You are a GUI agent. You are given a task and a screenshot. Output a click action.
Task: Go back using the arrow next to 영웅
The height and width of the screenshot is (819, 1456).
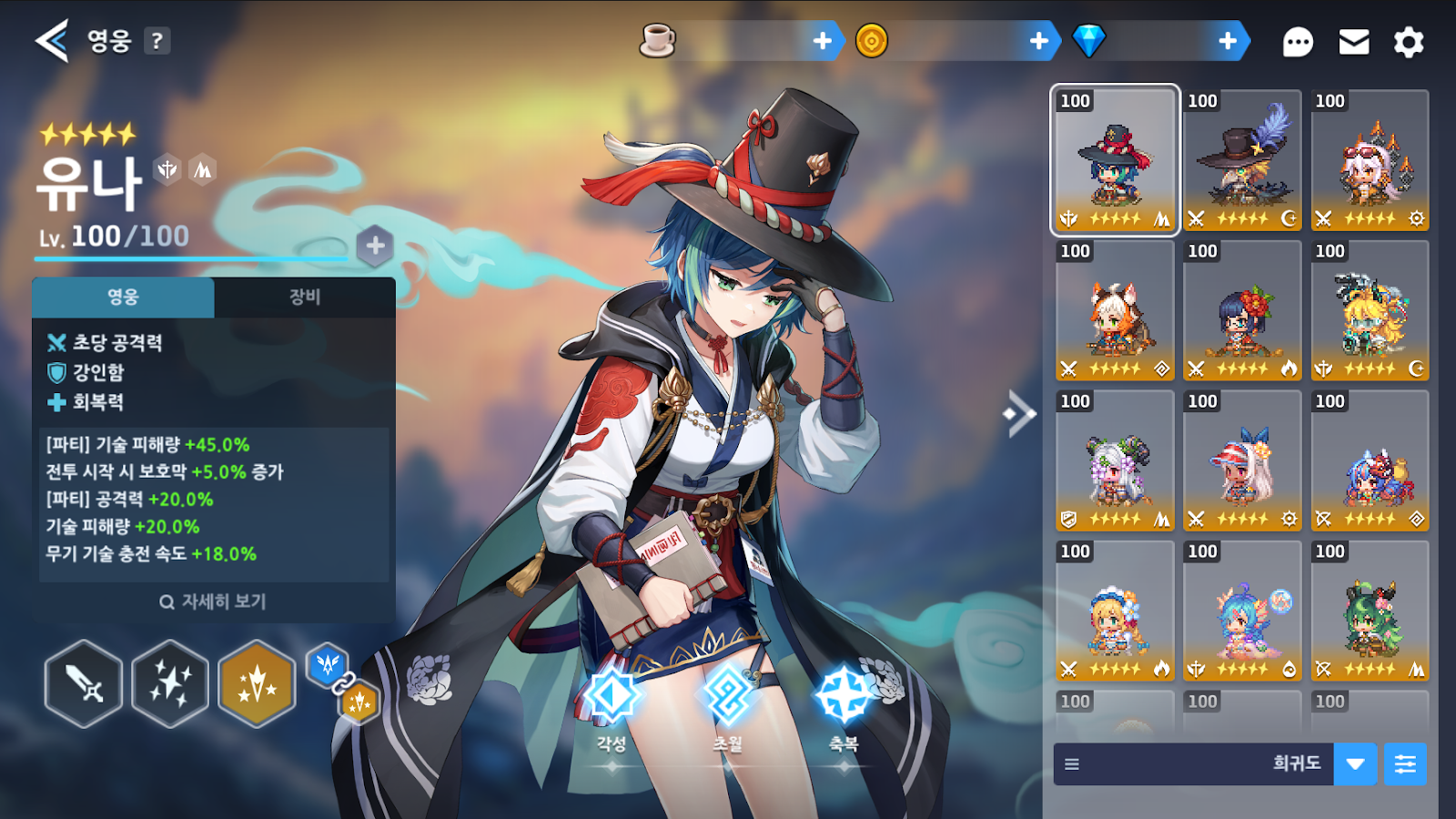52,41
